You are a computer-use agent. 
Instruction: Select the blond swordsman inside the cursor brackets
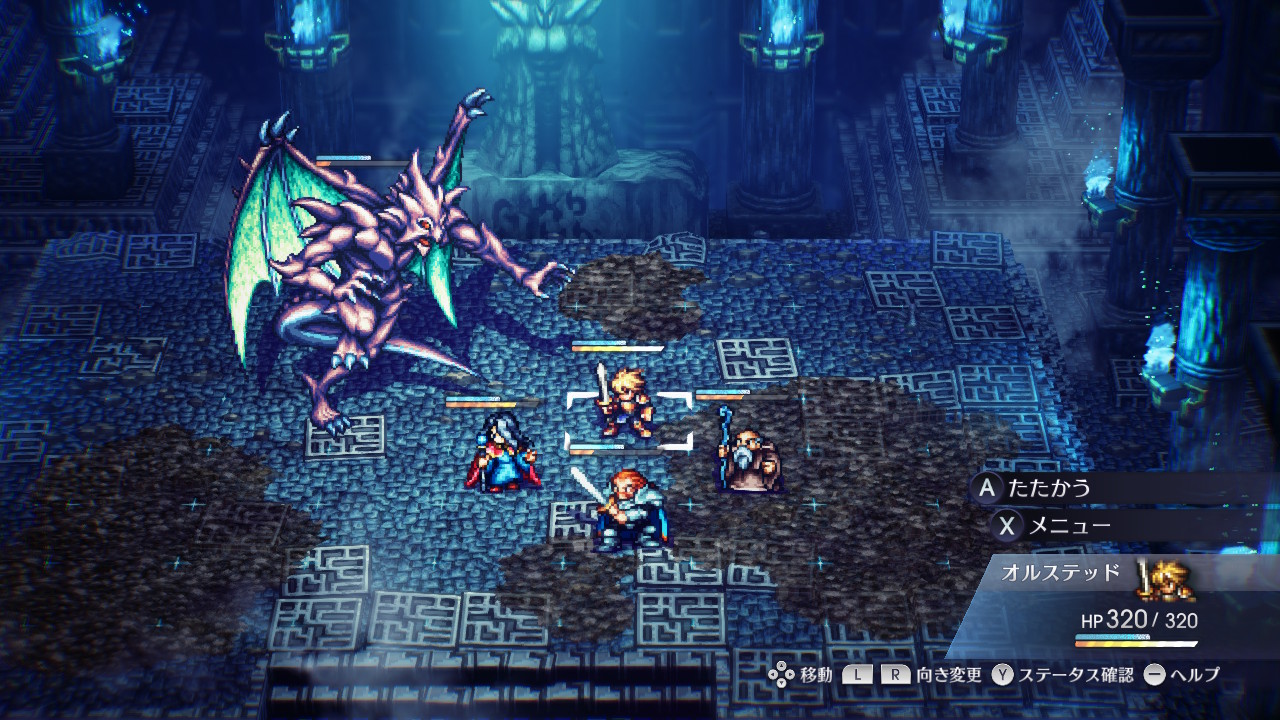(x=626, y=405)
